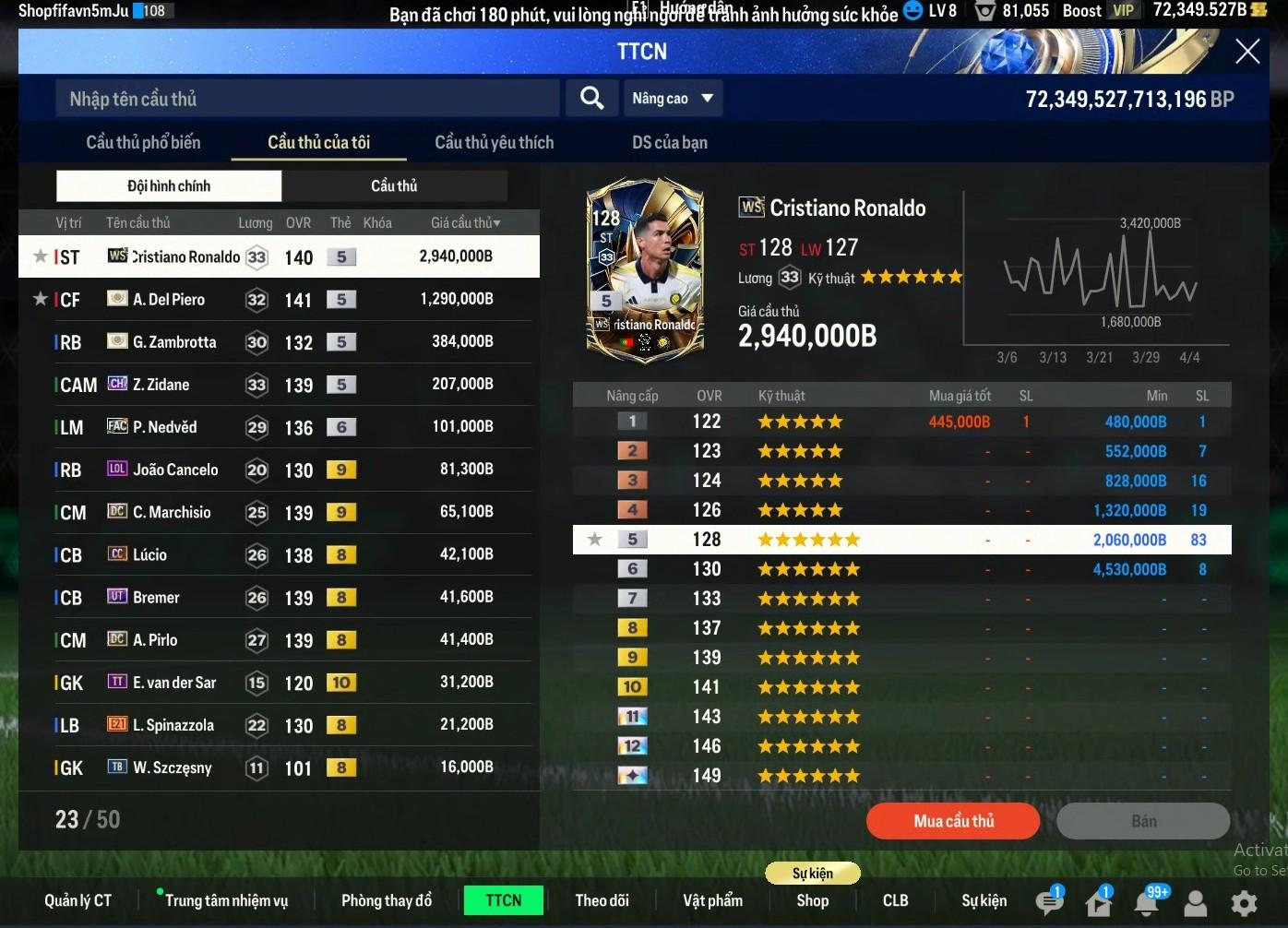1288x928 pixels.
Task: Choose upgrade level 1 row
Action: 901,422
